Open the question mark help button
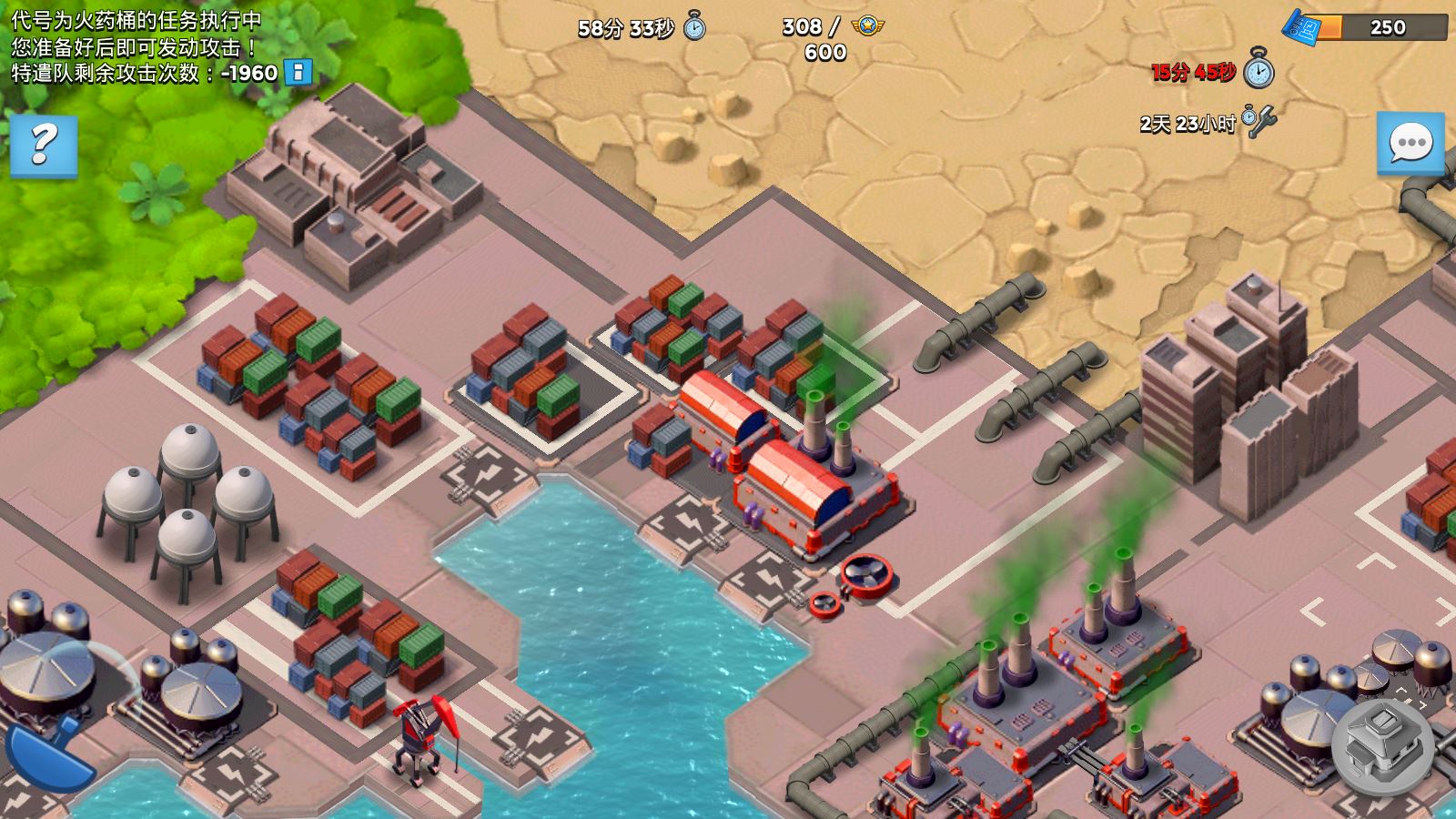Viewport: 1456px width, 819px height. [43, 146]
